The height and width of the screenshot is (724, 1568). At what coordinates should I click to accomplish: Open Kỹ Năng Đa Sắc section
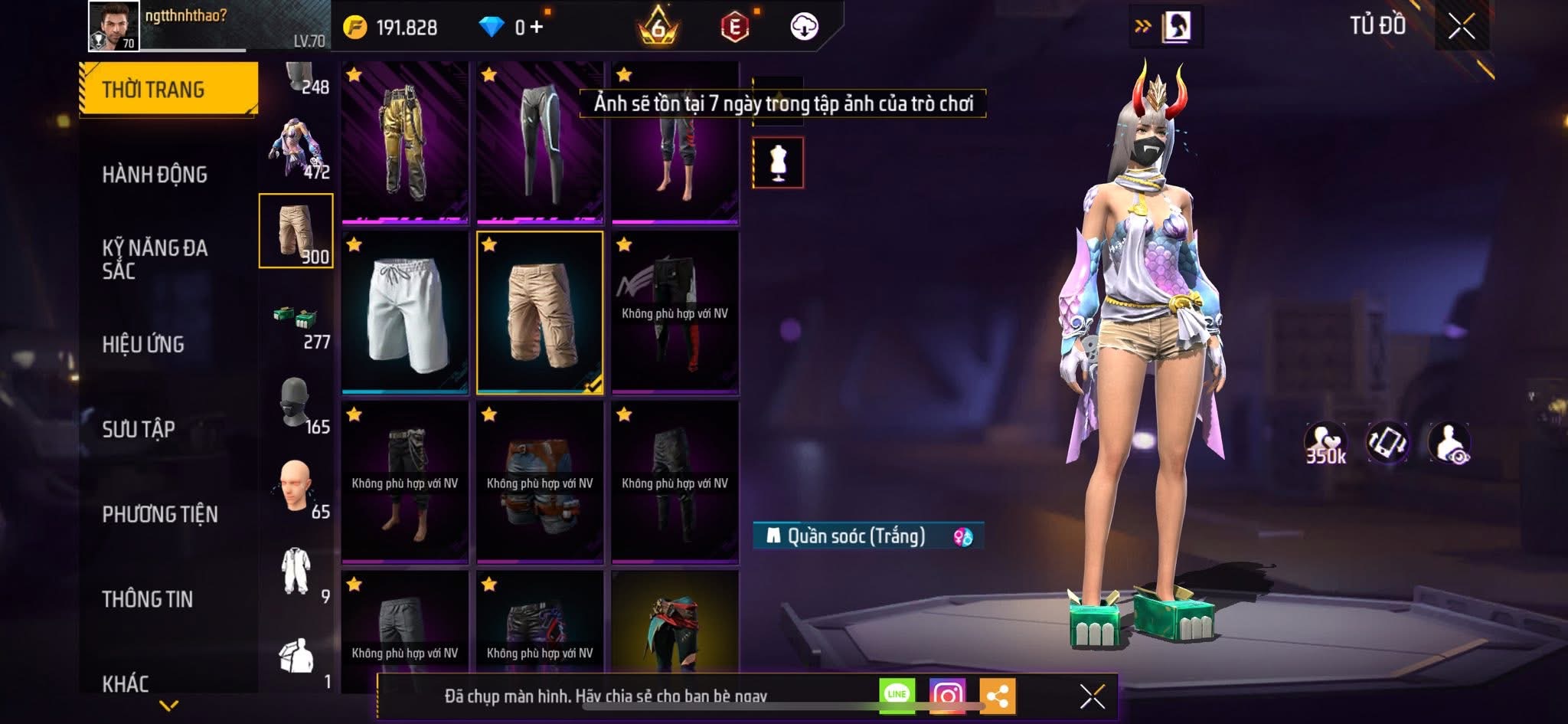coord(155,259)
